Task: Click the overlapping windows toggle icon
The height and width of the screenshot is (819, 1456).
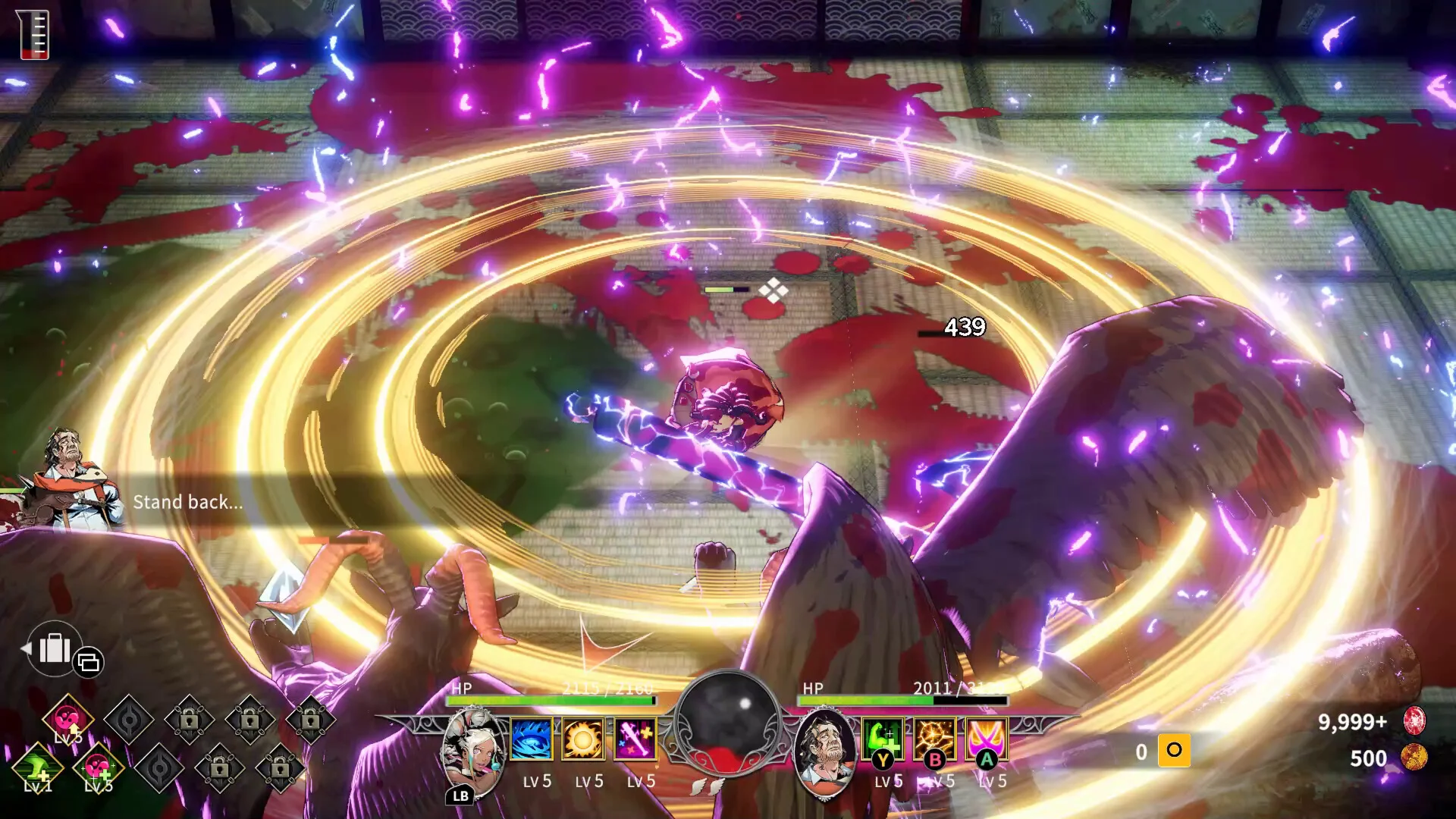Action: (x=89, y=662)
